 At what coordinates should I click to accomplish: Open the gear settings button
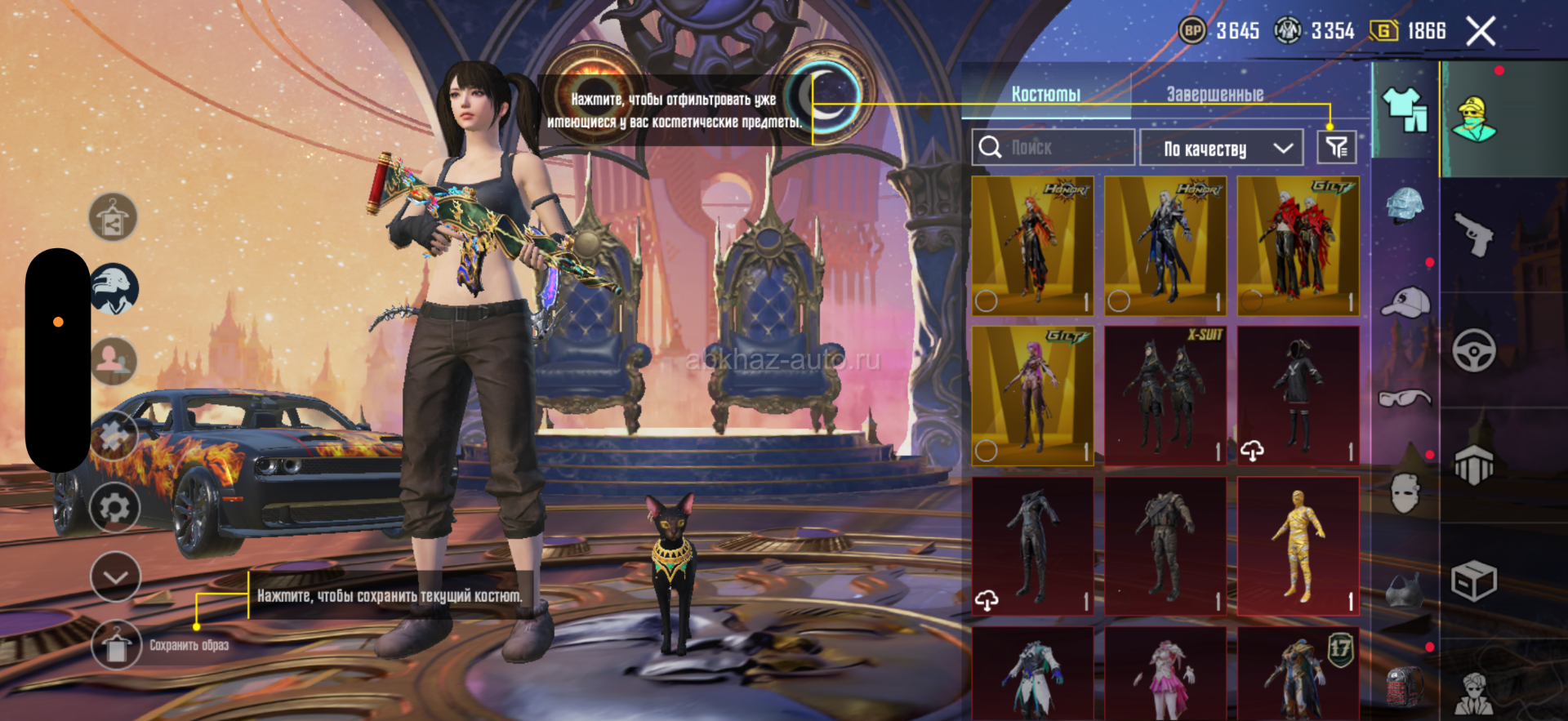tap(114, 508)
